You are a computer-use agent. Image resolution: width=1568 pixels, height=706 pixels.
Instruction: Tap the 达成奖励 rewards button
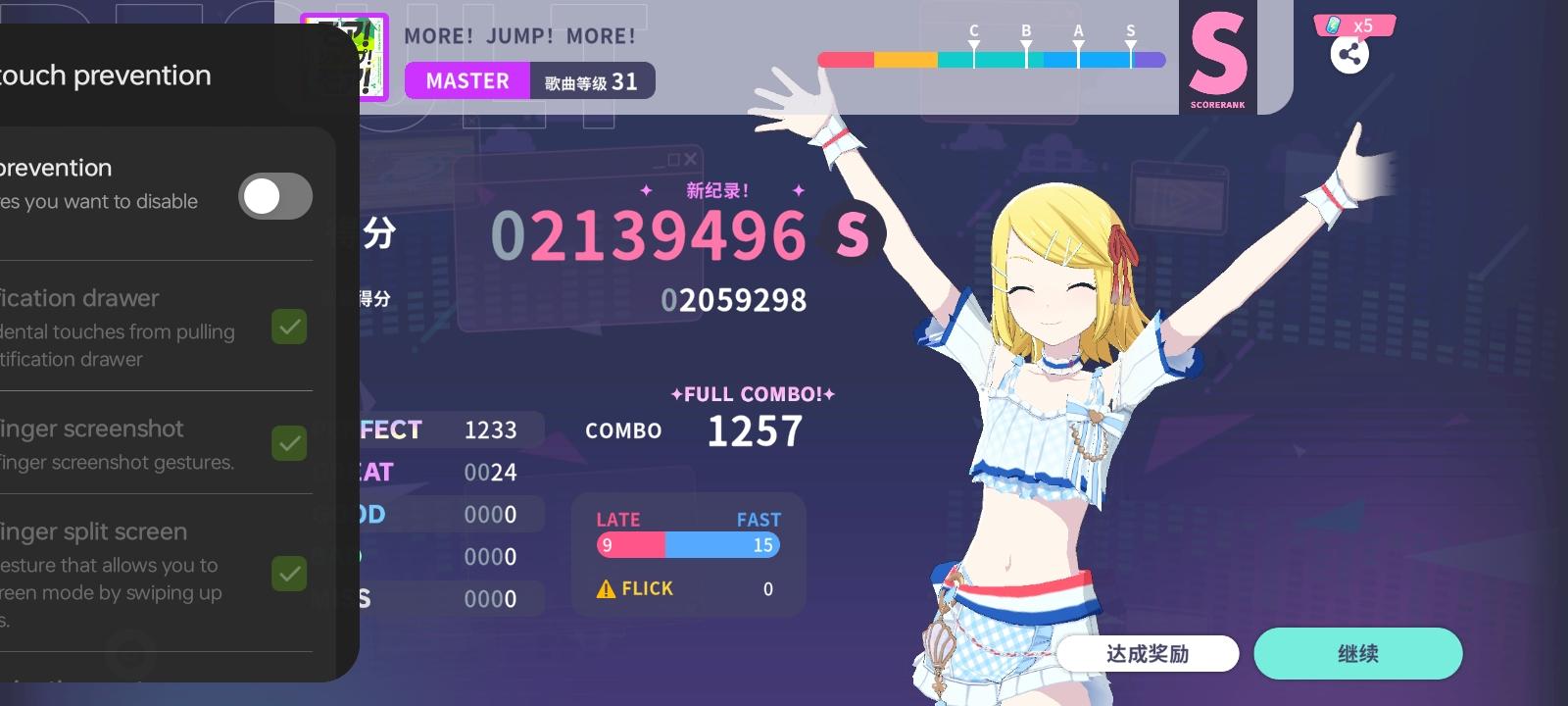point(1147,653)
